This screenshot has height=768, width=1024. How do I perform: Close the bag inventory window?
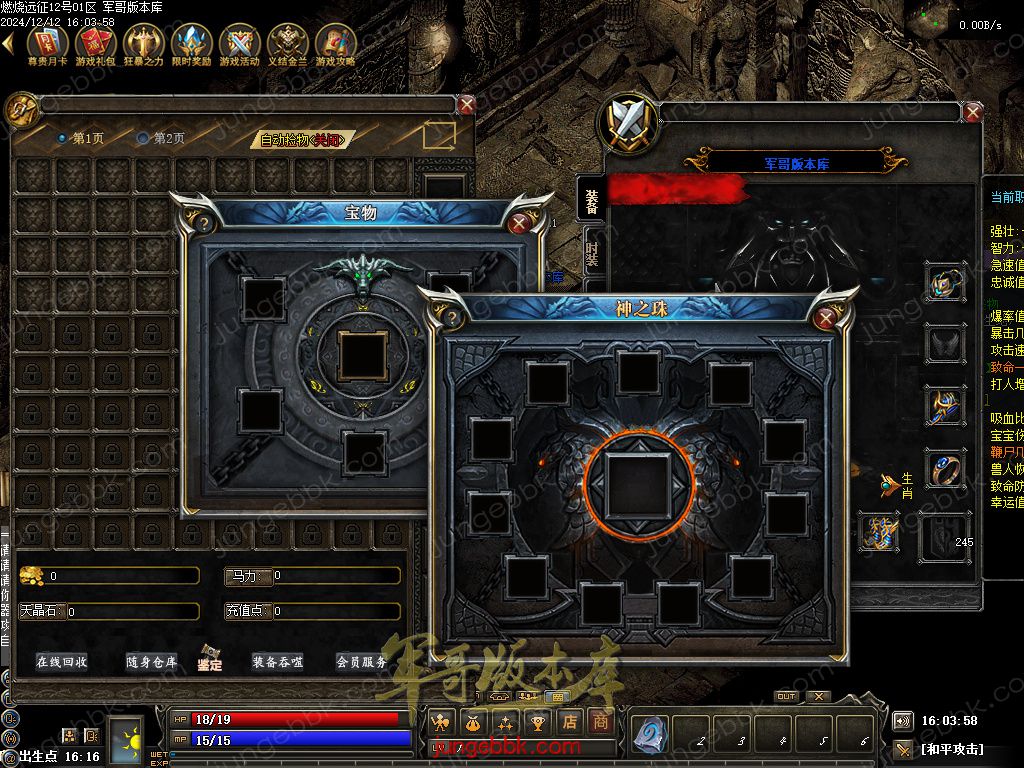[467, 105]
